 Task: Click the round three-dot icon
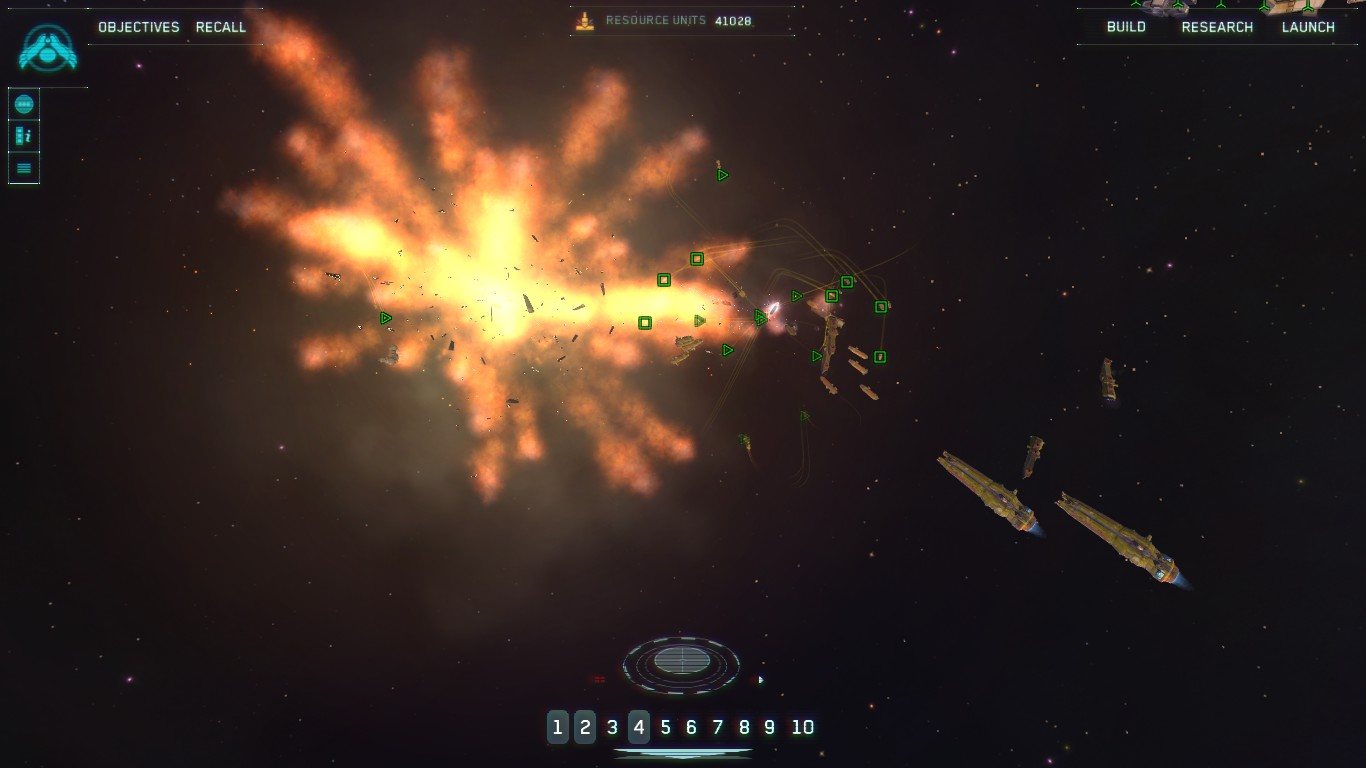tap(24, 104)
